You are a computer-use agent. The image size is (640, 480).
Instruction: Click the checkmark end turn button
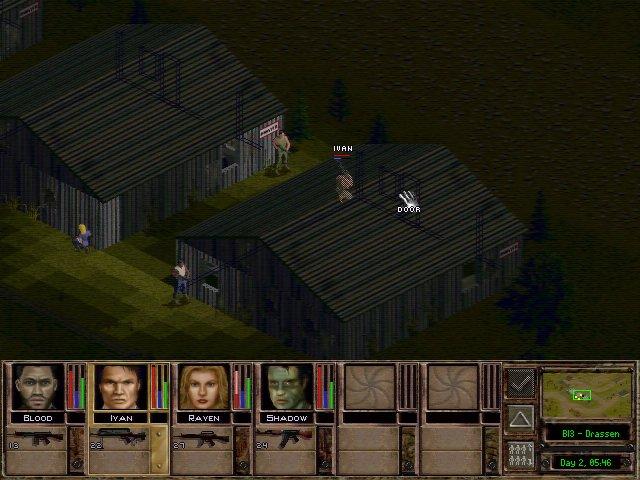(x=520, y=381)
